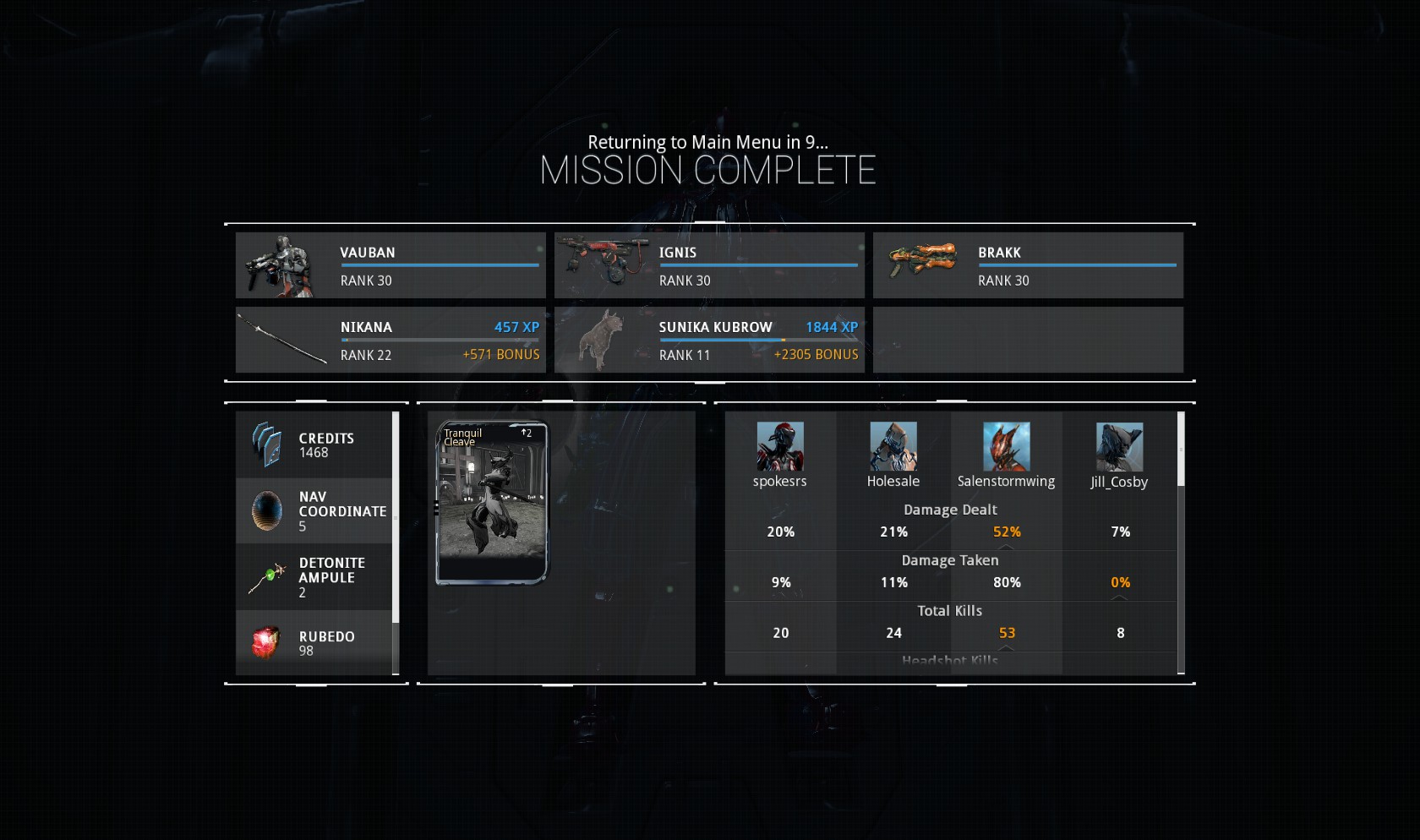
Task: Choose Salenstormwing's player avatar
Action: [1006, 447]
